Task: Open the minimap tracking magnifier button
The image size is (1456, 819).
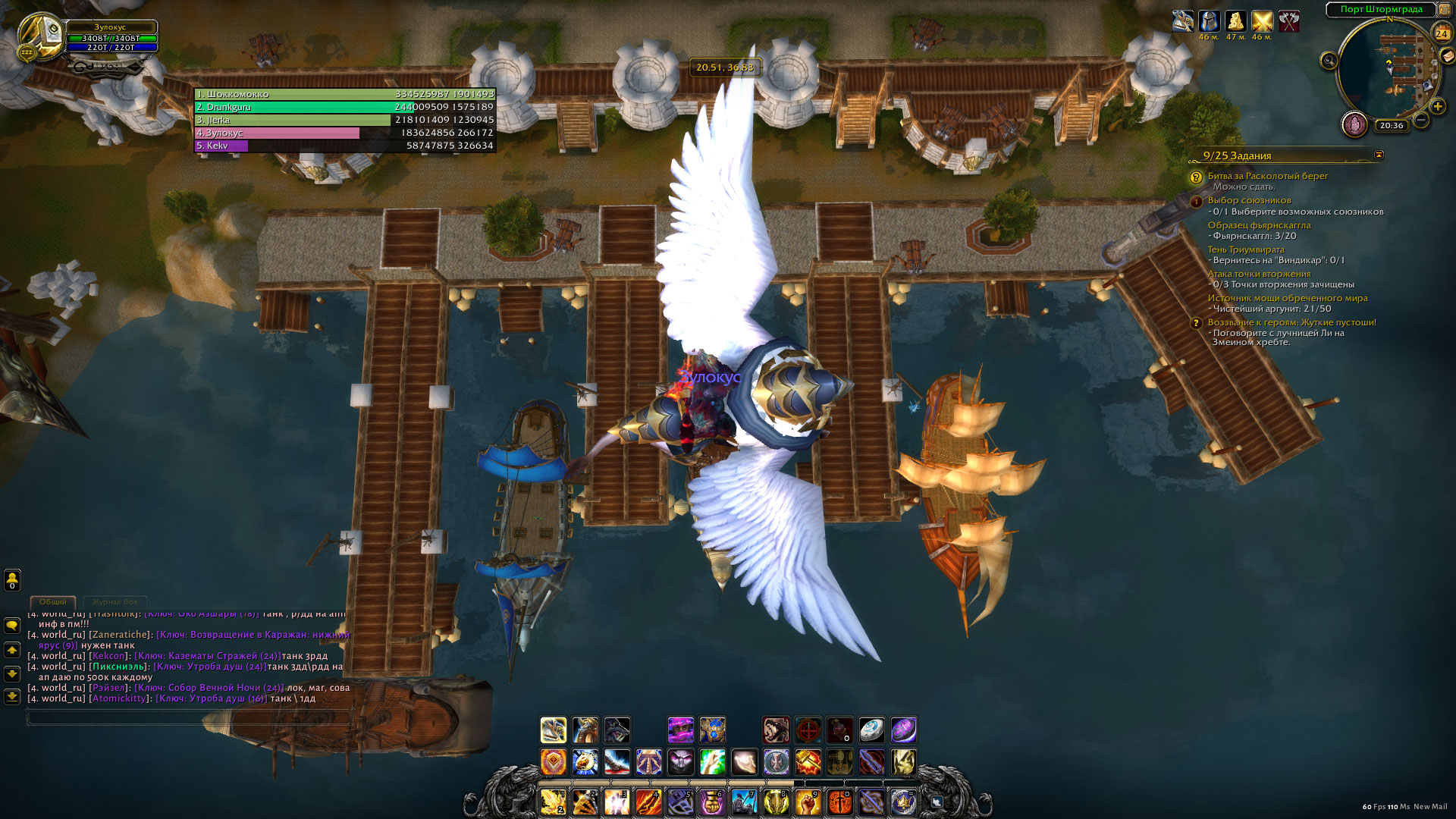Action: click(1329, 61)
